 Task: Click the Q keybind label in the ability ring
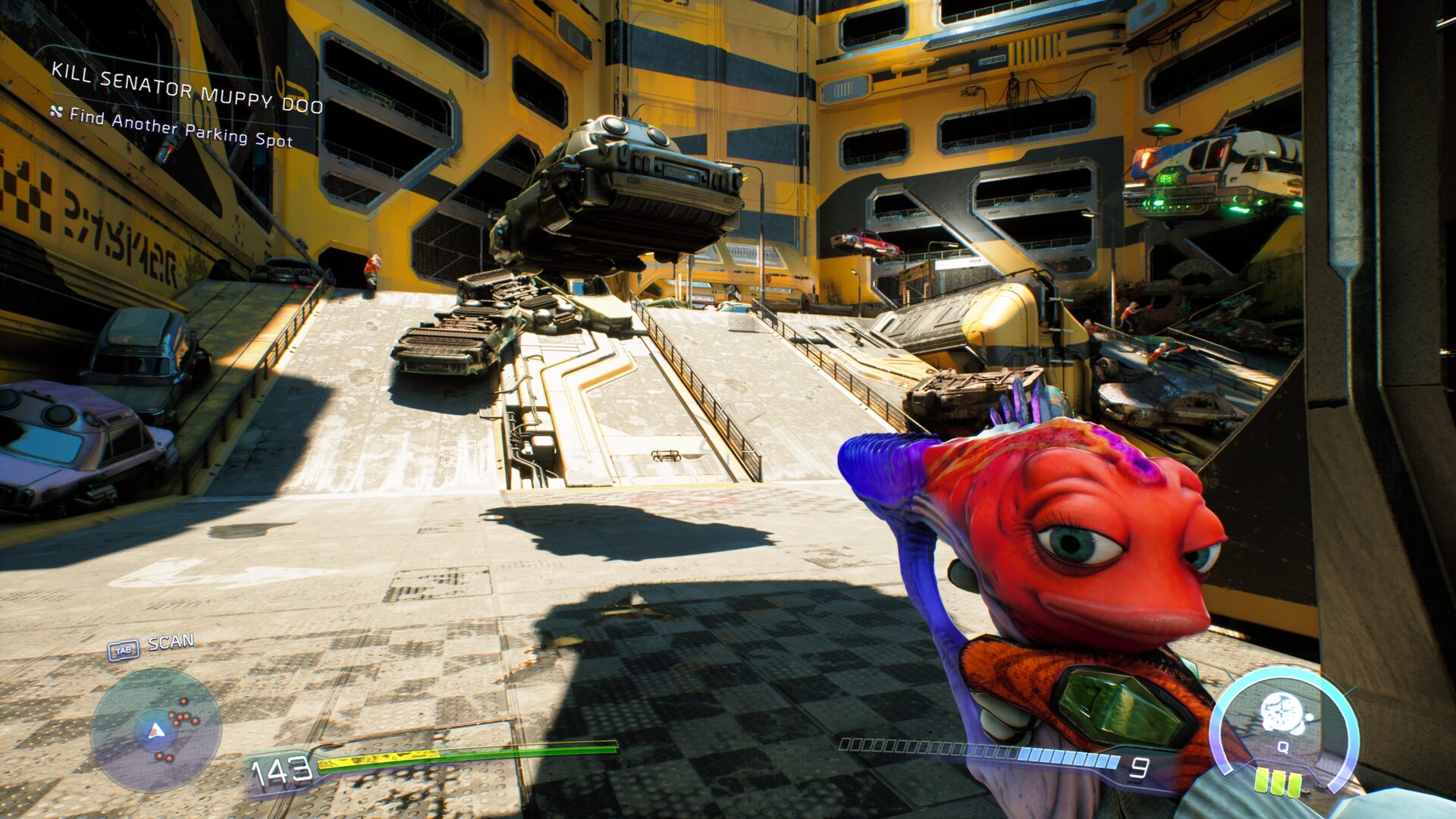pyautogui.click(x=1282, y=747)
